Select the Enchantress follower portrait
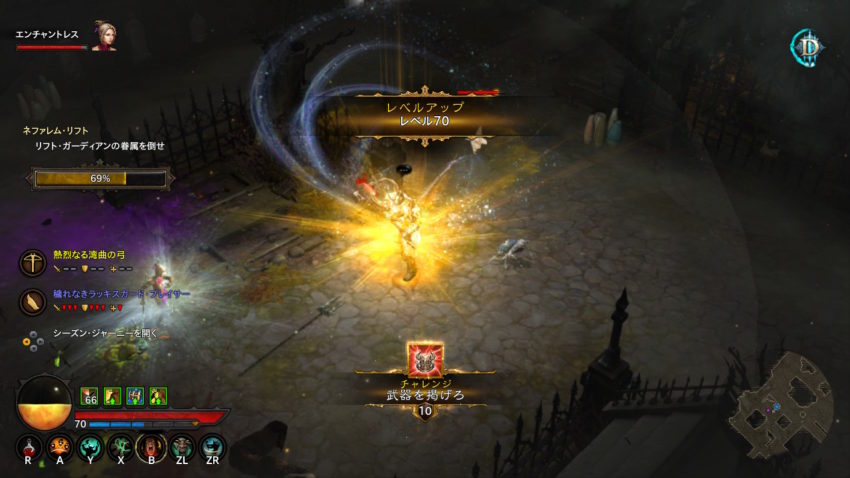The image size is (850, 478). [104, 36]
